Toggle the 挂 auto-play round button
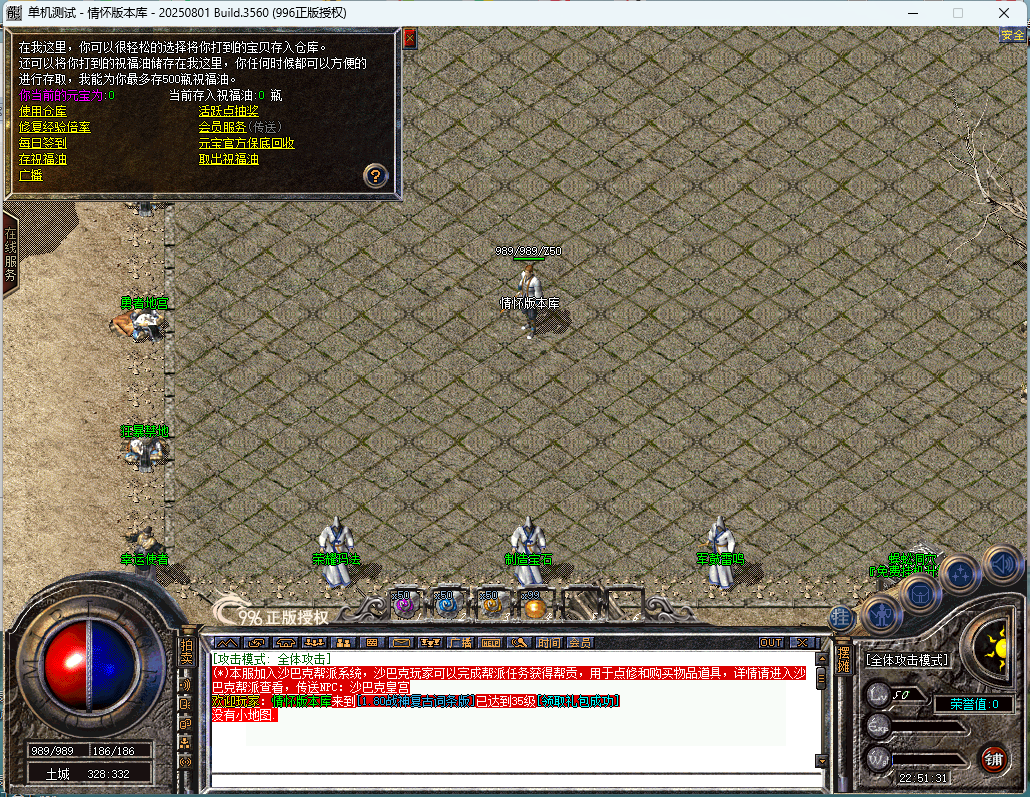Viewport: 1030px width, 797px height. coord(842,617)
